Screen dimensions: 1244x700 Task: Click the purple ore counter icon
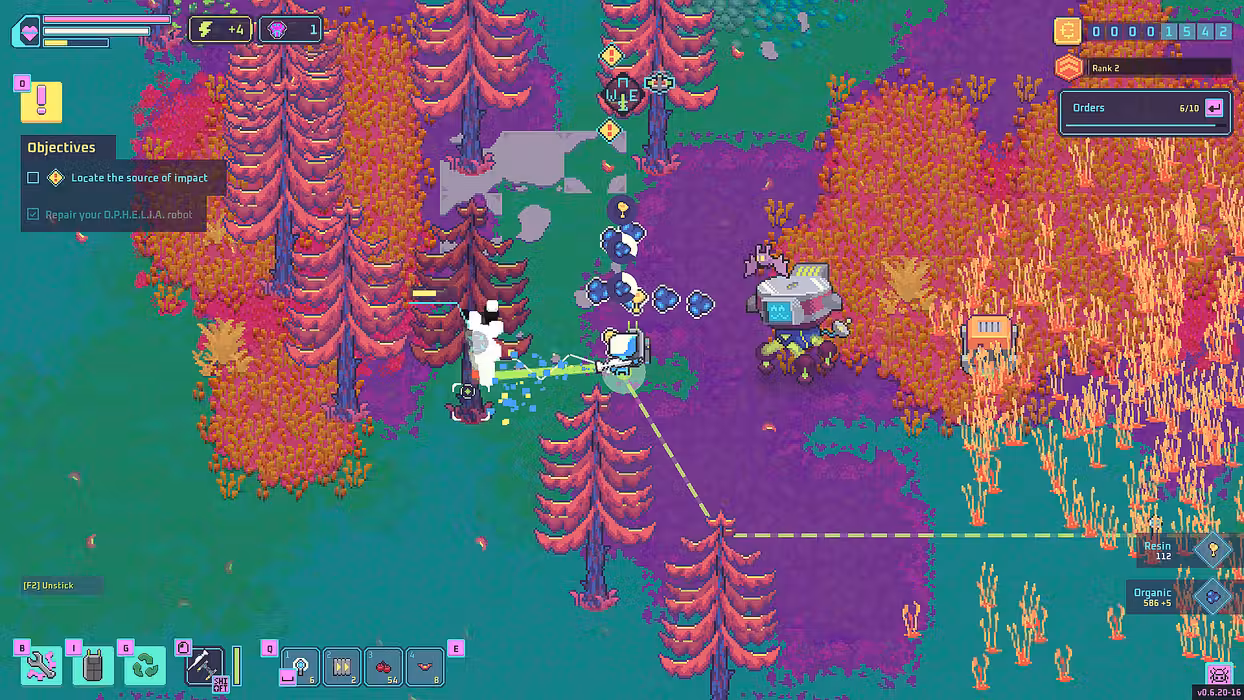tap(278, 30)
